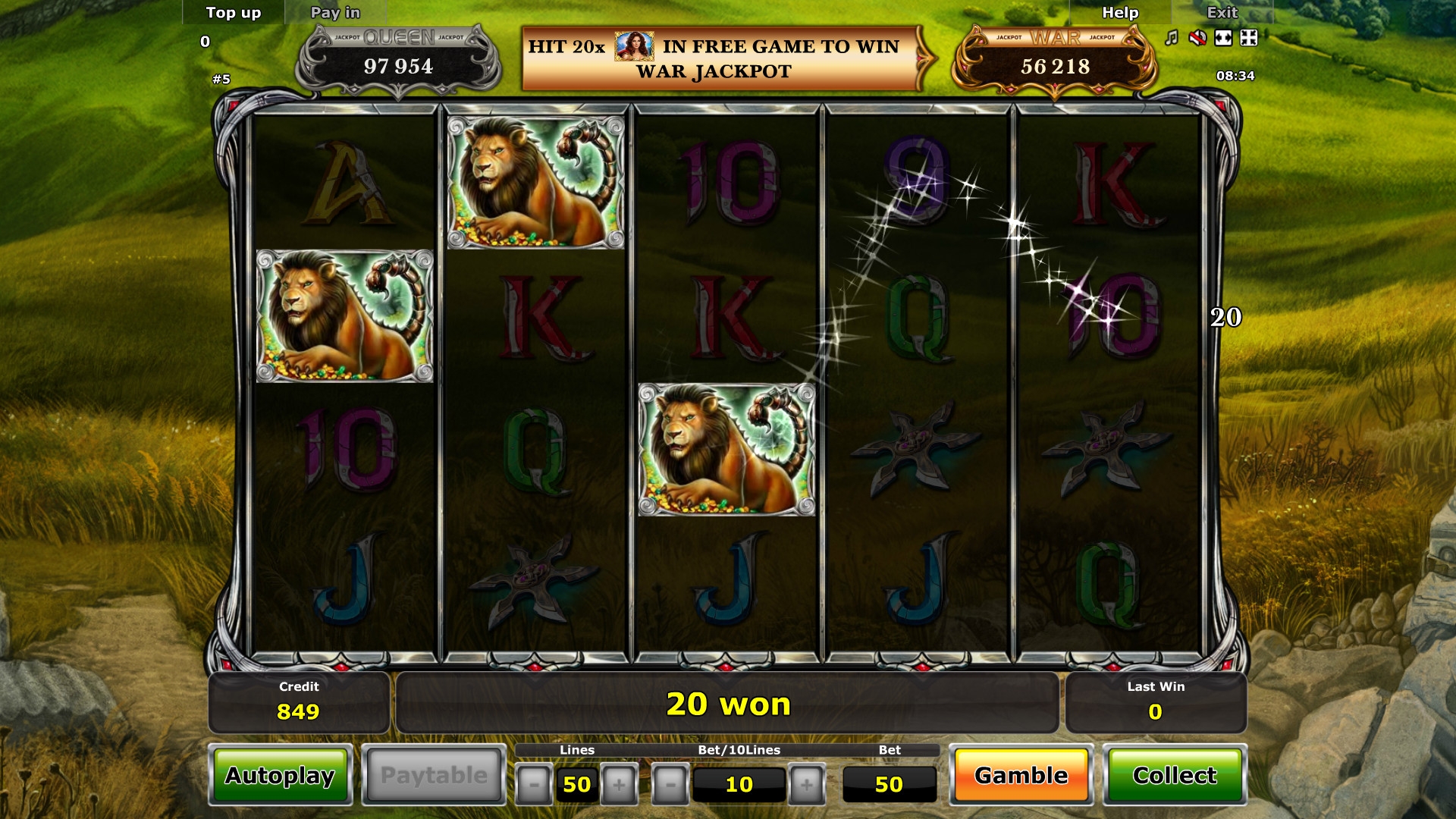The height and width of the screenshot is (819, 1456).
Task: Open the Paytable
Action: coord(434,775)
